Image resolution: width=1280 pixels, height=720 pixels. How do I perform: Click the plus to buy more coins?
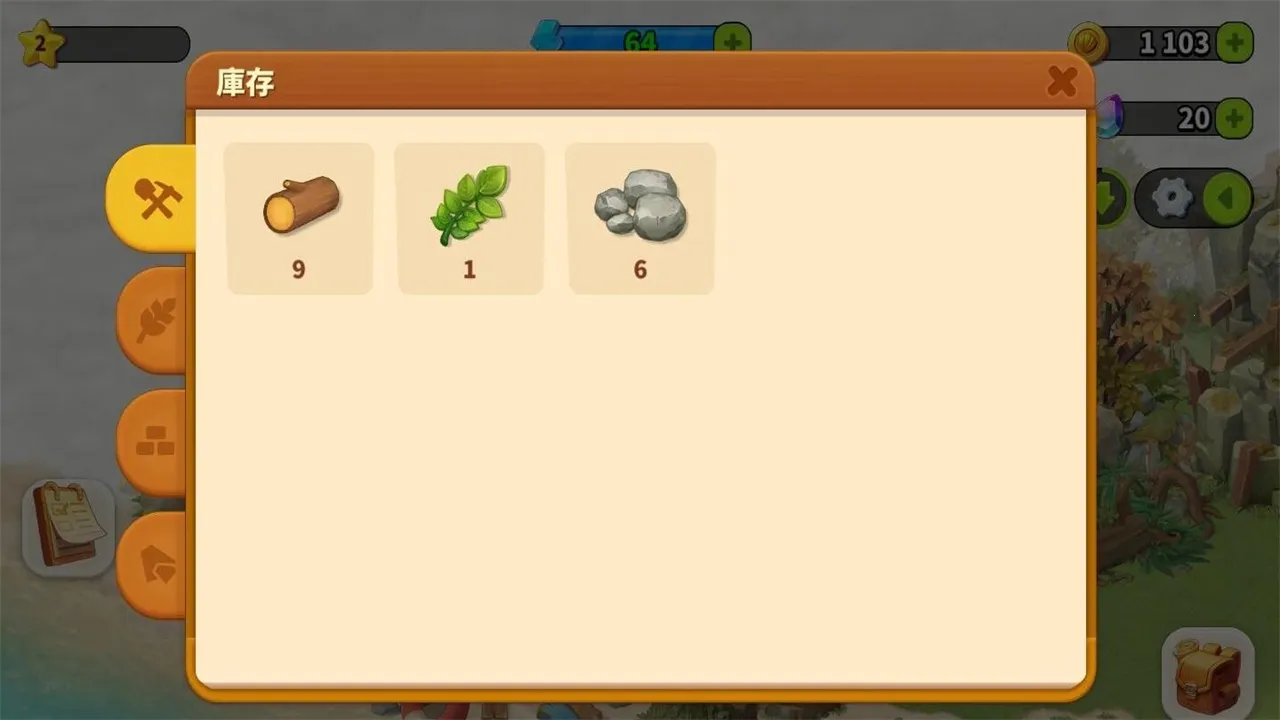pyautogui.click(x=1237, y=41)
